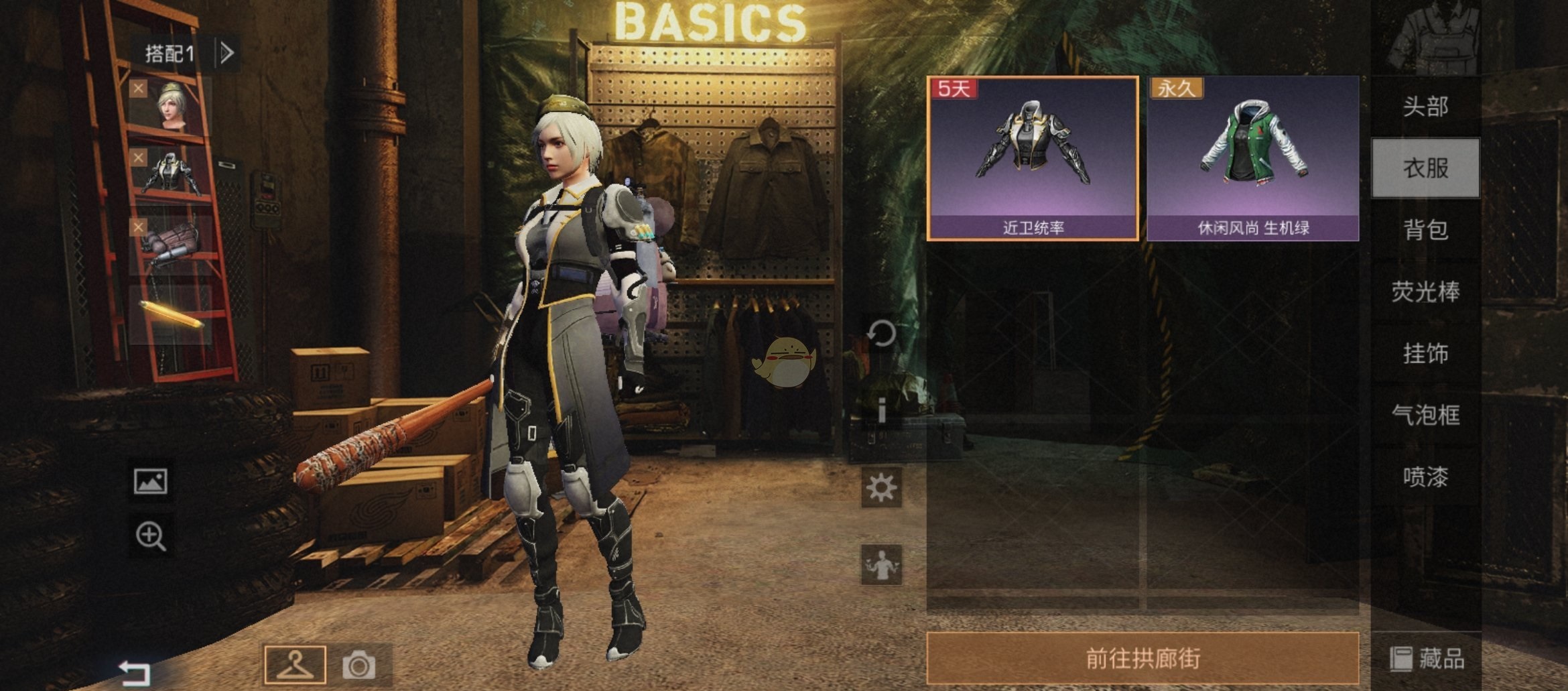
Task: Click the magnifier zoom-in icon
Action: 151,536
